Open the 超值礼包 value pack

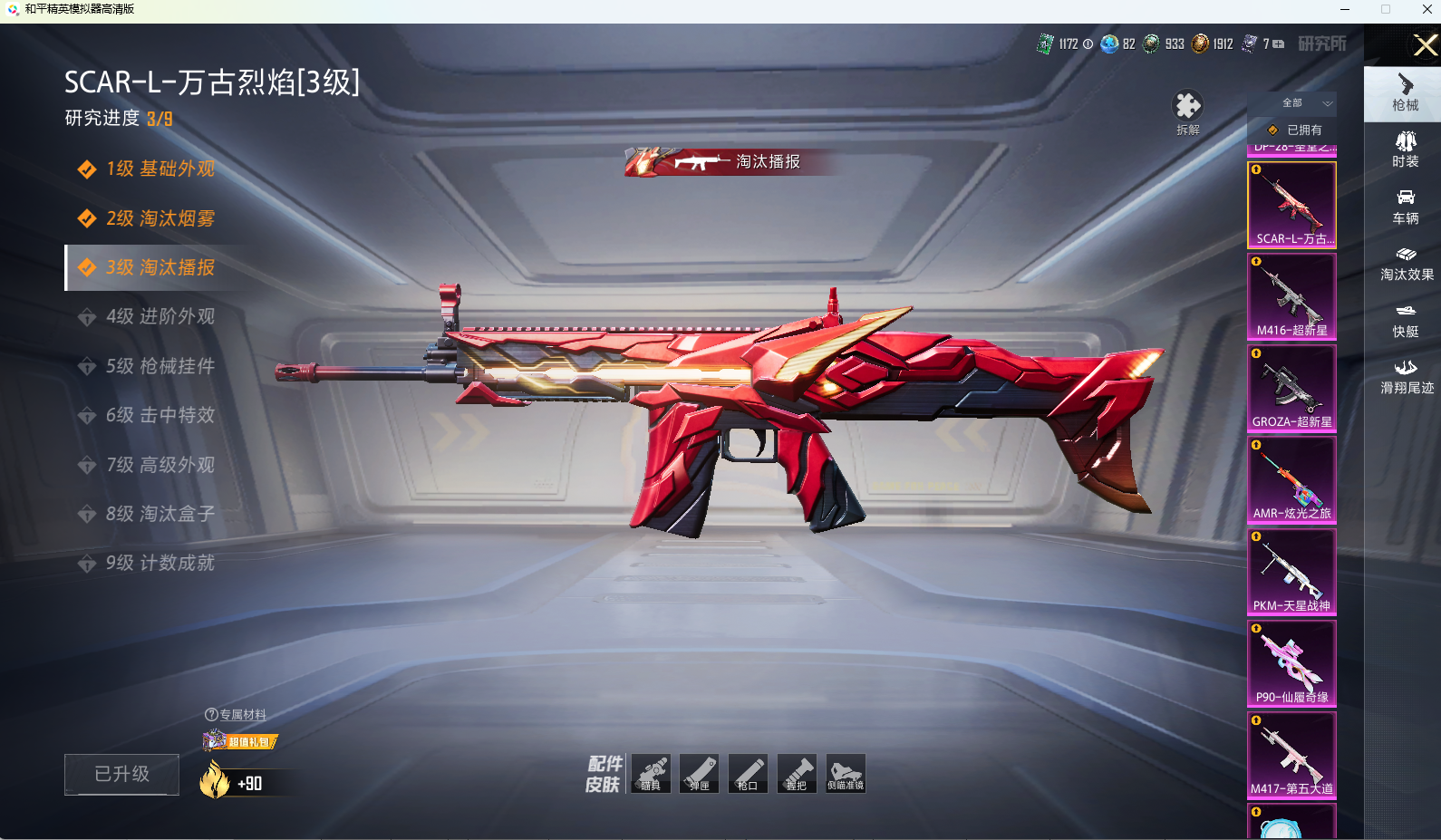coord(241,741)
